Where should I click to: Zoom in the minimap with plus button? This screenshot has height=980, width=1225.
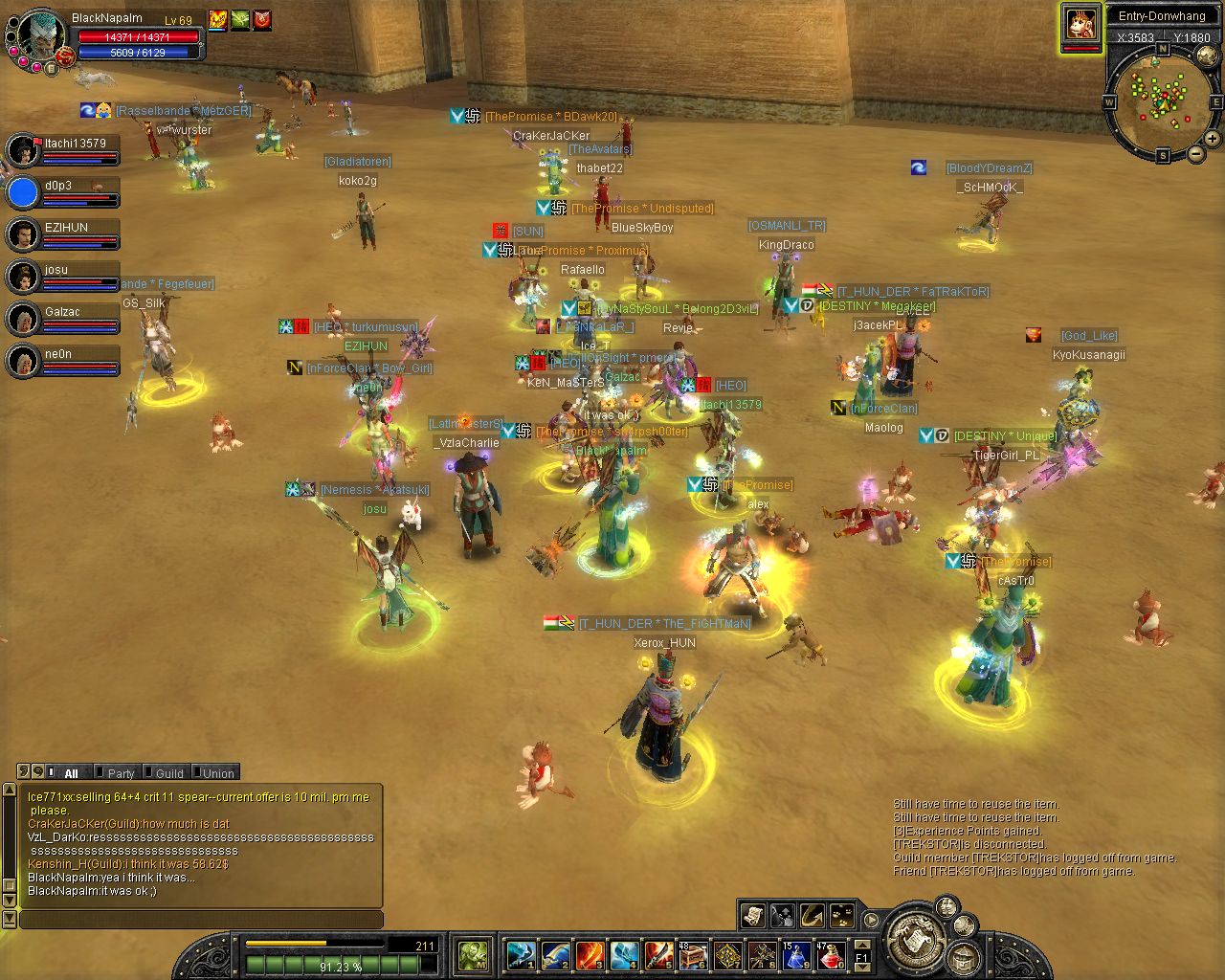pyautogui.click(x=1212, y=139)
